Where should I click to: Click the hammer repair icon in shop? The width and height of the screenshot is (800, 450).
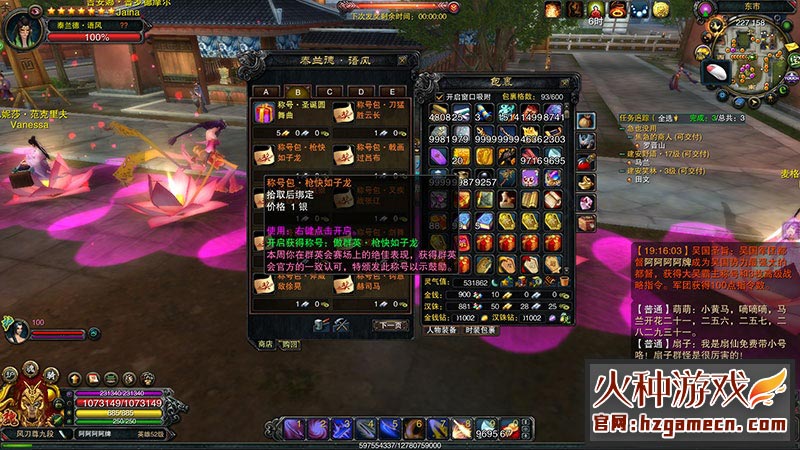(340, 325)
